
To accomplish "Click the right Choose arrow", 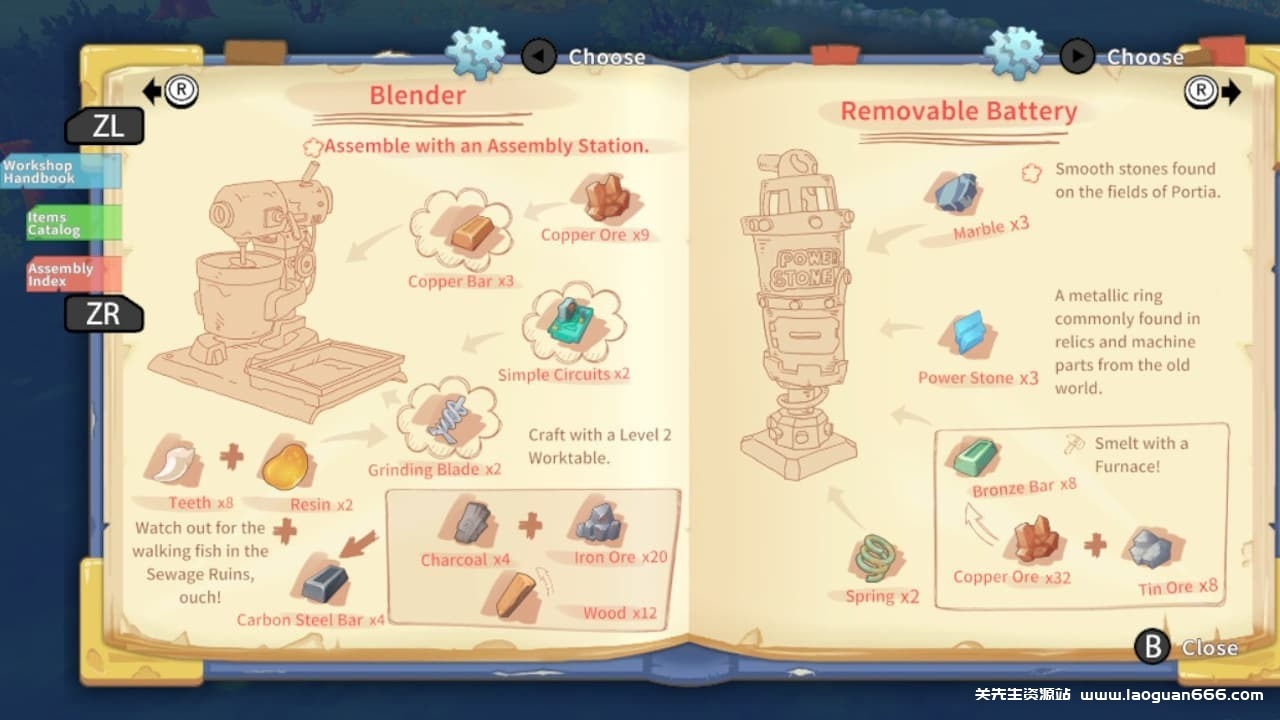I will point(1077,57).
